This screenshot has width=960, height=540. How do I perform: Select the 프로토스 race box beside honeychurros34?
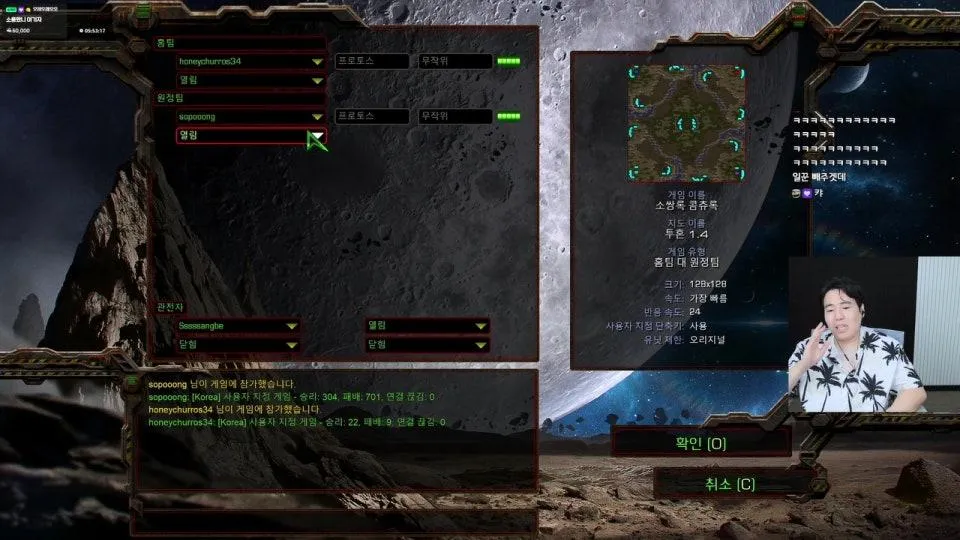371,62
